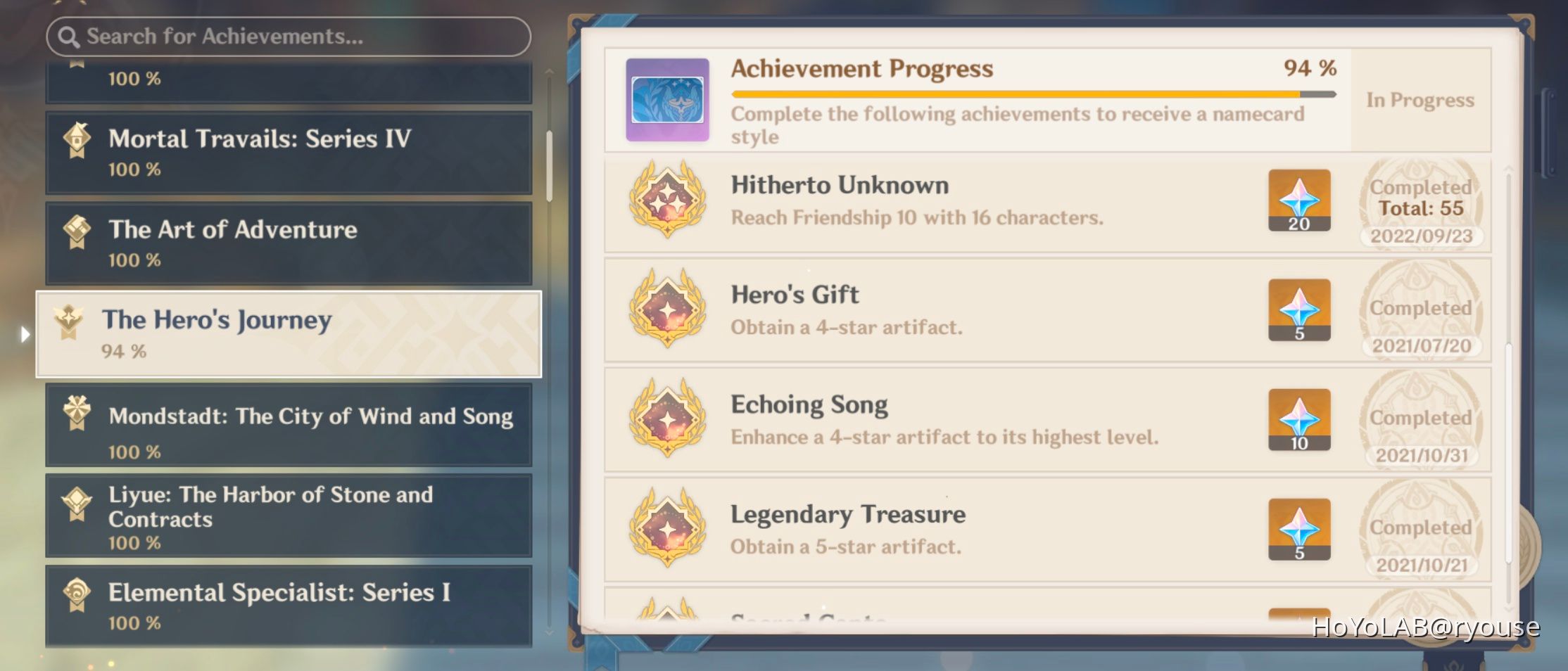
Task: Open the Hero's Gift achievement entry
Action: click(x=985, y=311)
